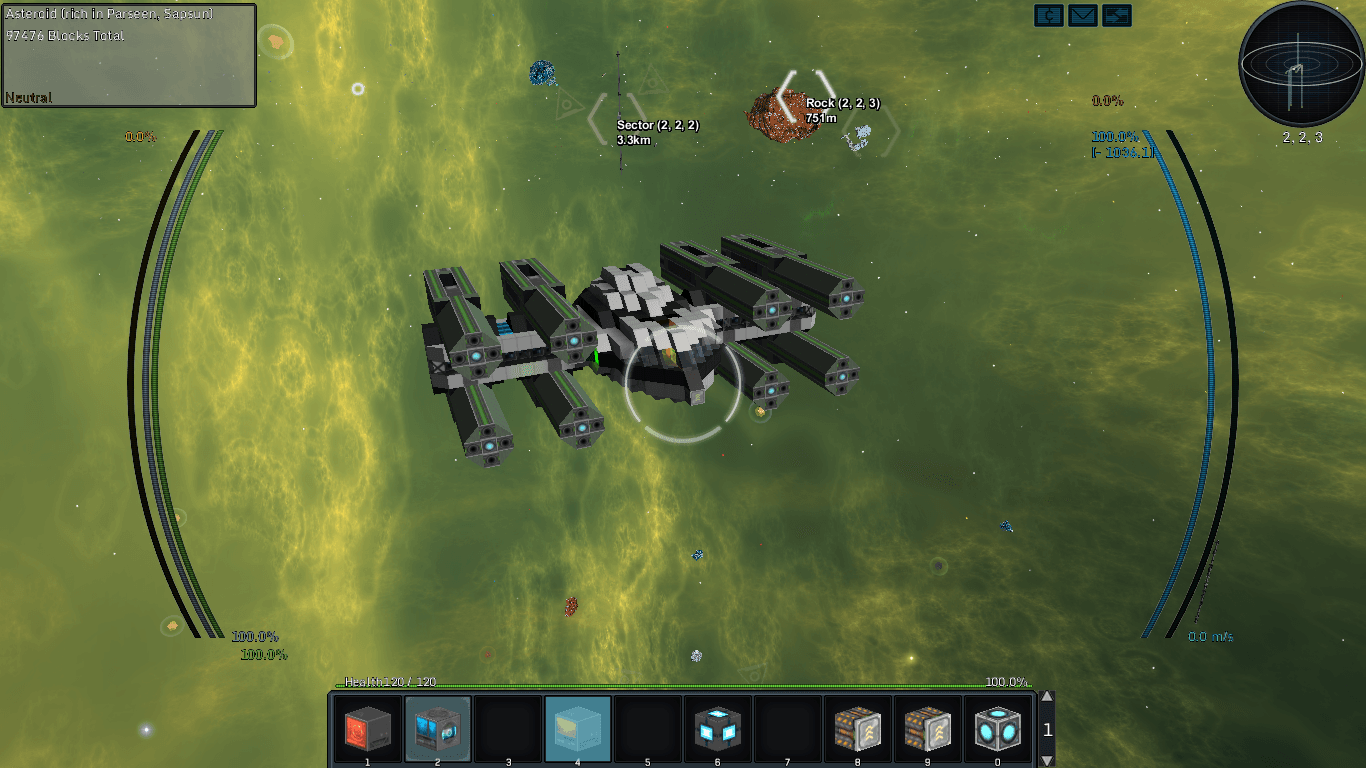Switch hotbar to the previous page with up arrow
The width and height of the screenshot is (1366, 768).
point(1047,698)
